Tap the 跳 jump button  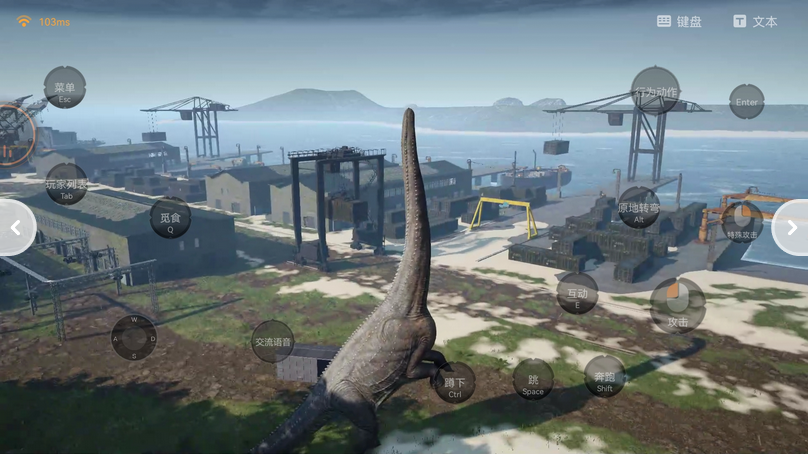[x=532, y=381]
